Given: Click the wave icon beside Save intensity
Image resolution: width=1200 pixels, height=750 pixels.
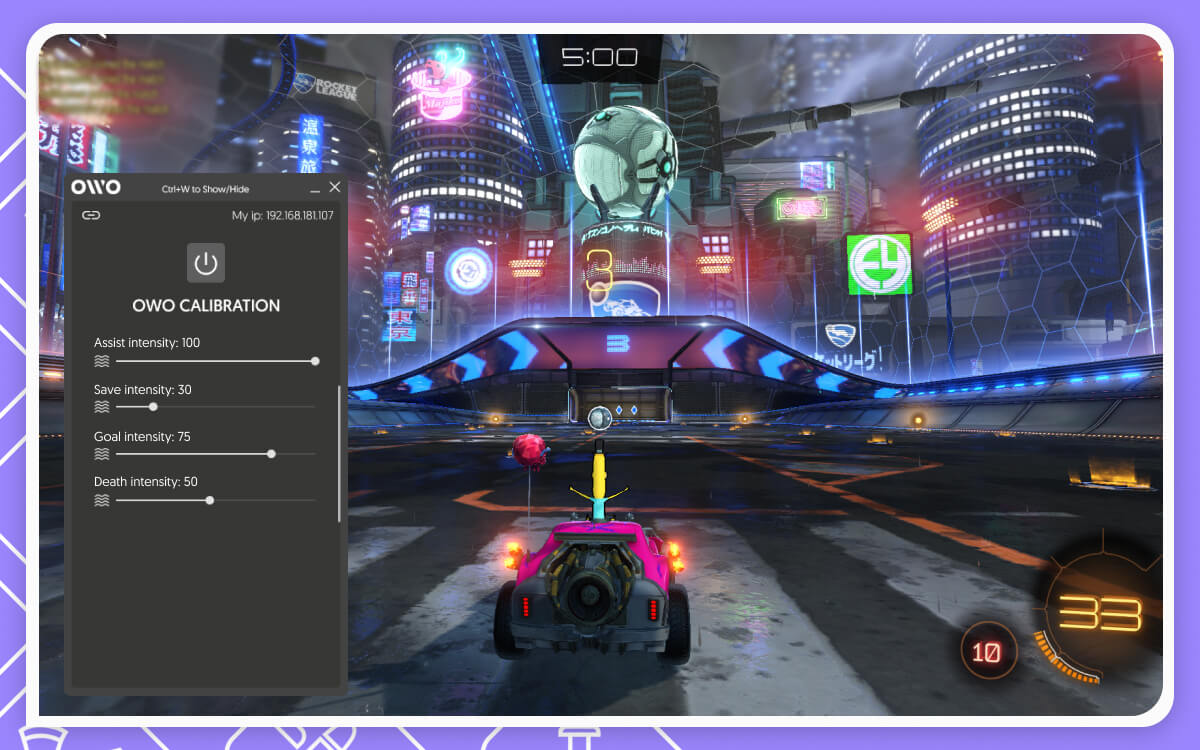Looking at the screenshot, I should [x=101, y=407].
